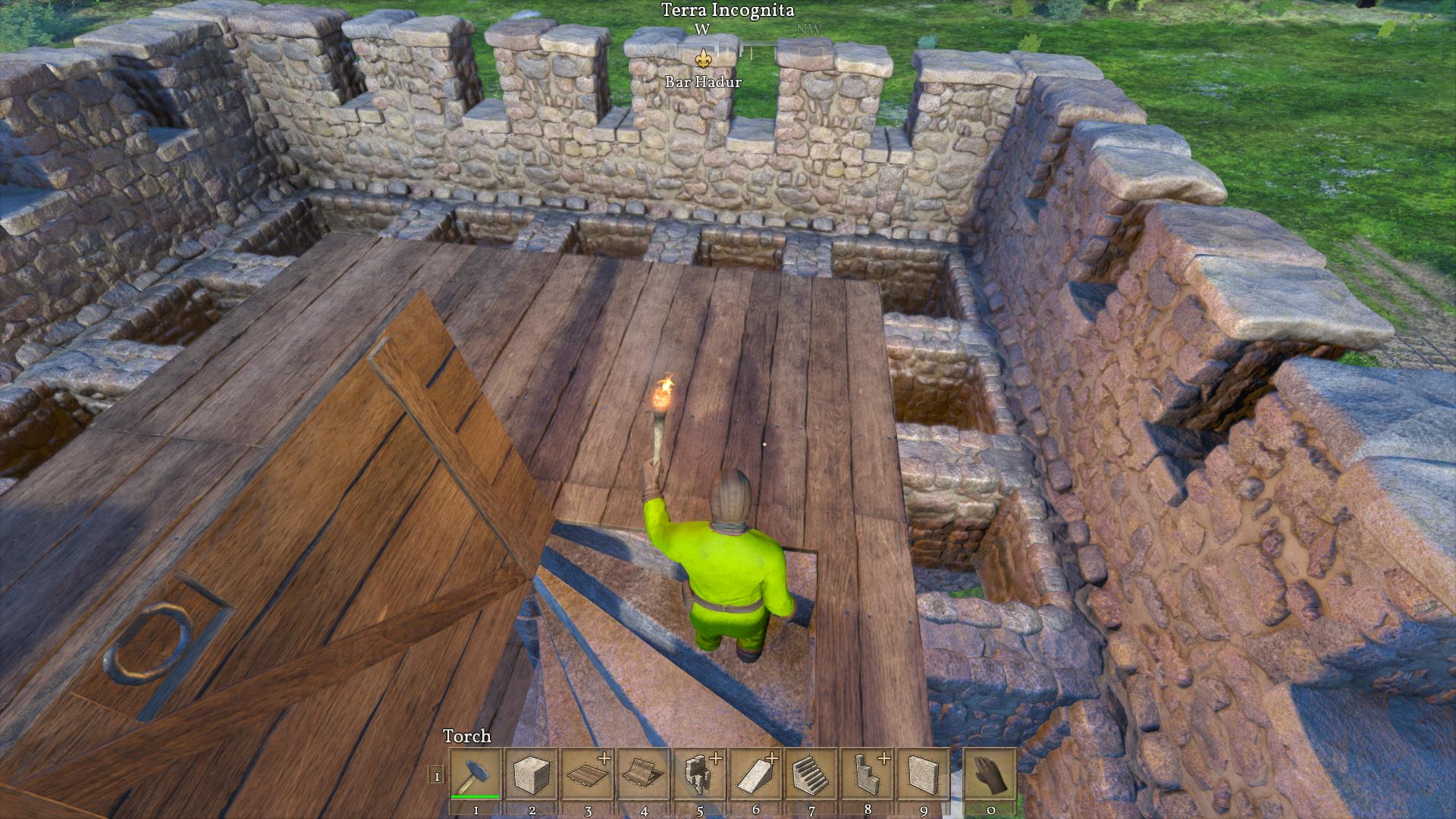This screenshot has width=1456, height=819.
Task: Select the flat stone wall panel
Action: click(923, 773)
